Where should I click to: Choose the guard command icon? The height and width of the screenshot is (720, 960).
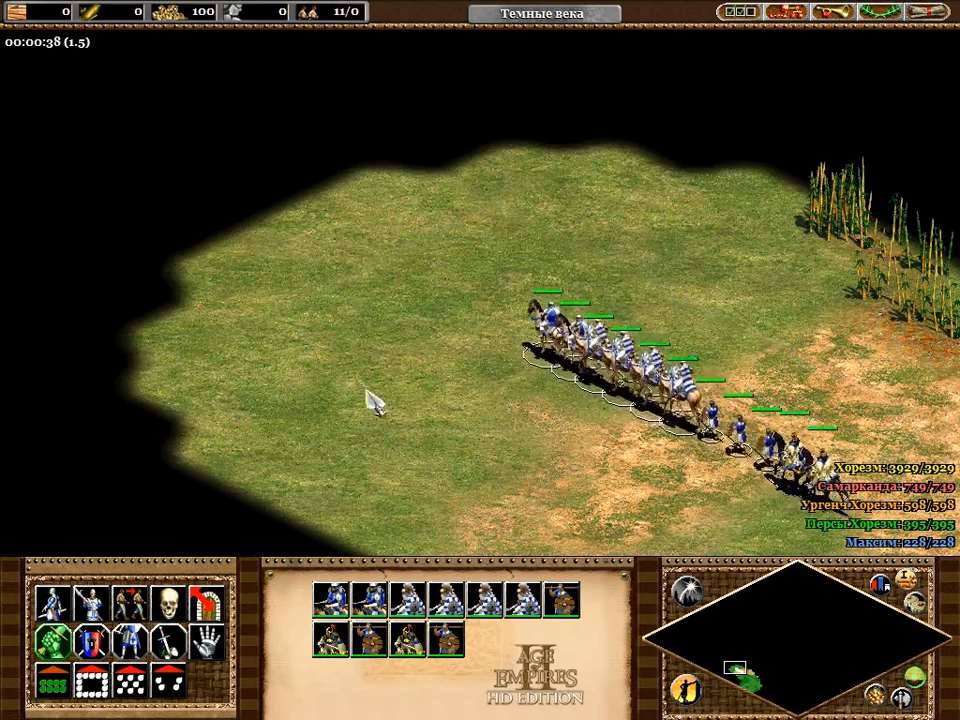point(91,604)
